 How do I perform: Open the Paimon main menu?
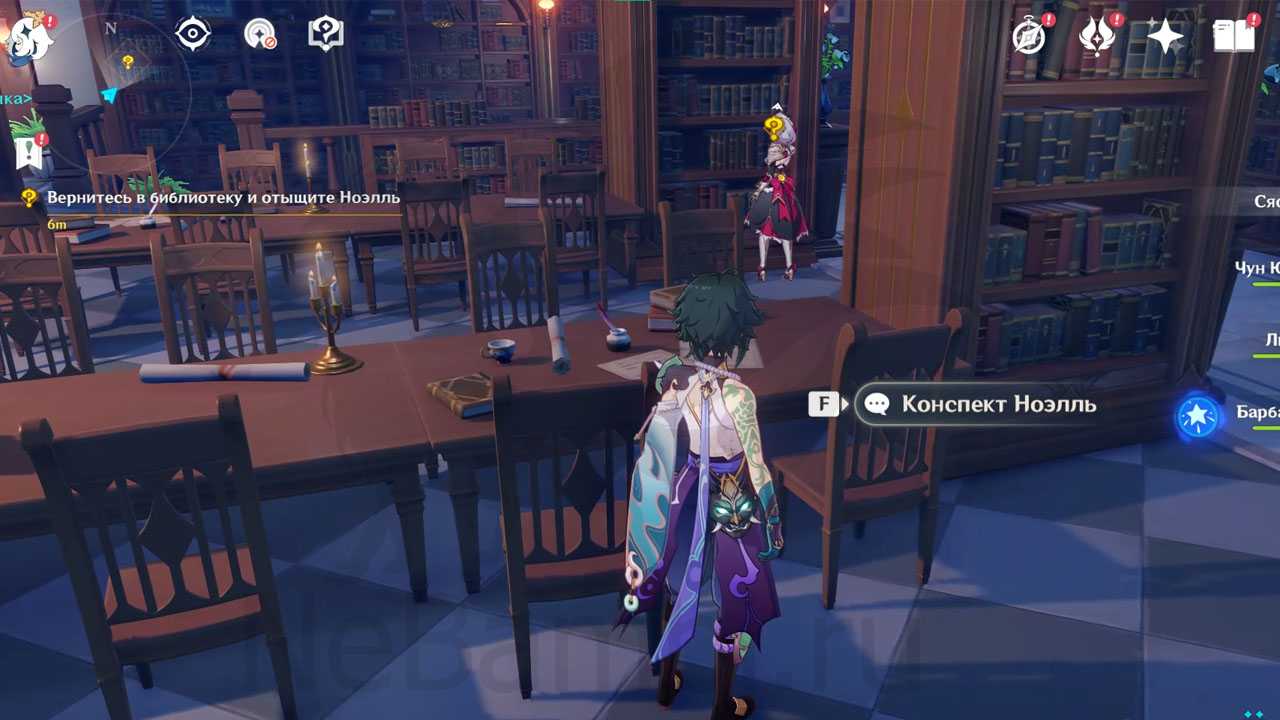point(27,37)
